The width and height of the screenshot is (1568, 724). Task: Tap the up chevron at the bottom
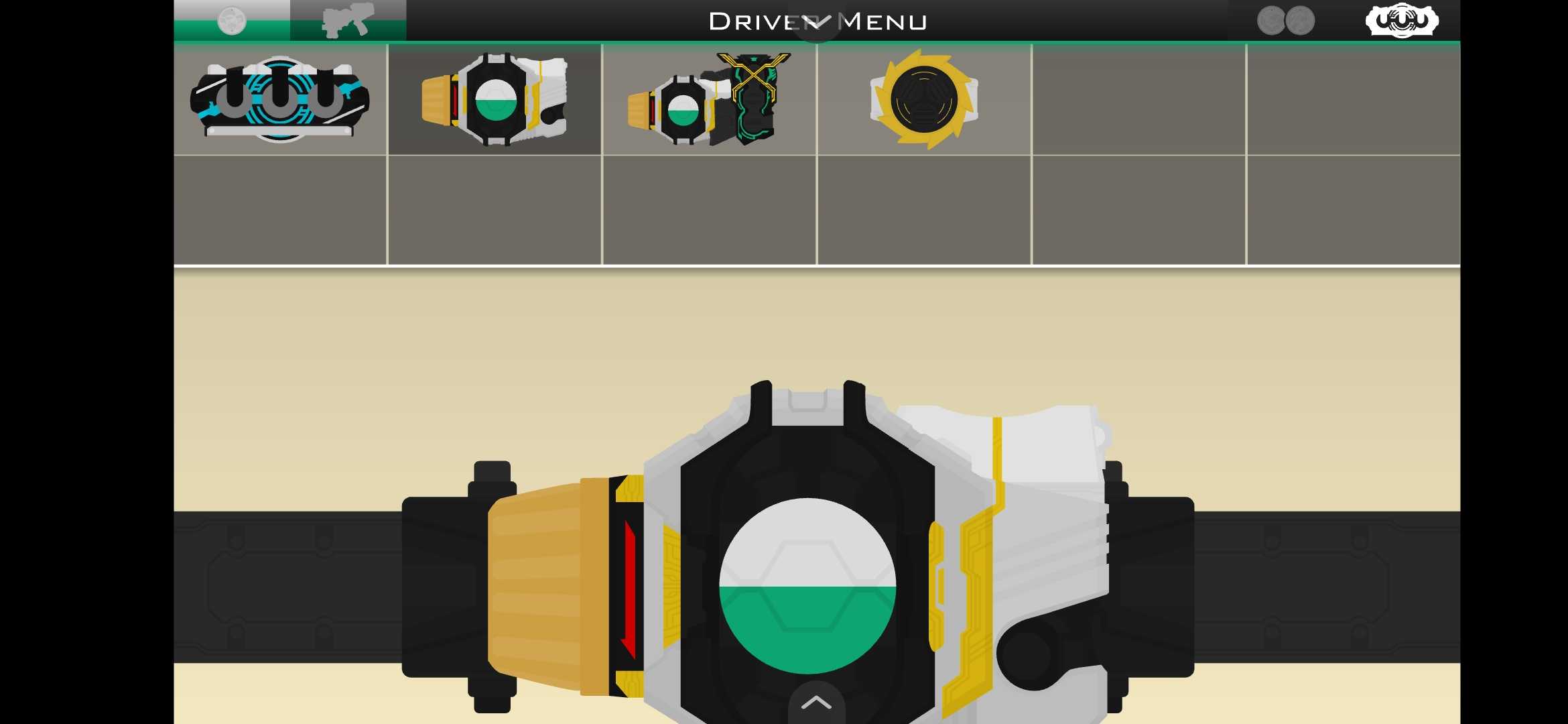pyautogui.click(x=816, y=703)
